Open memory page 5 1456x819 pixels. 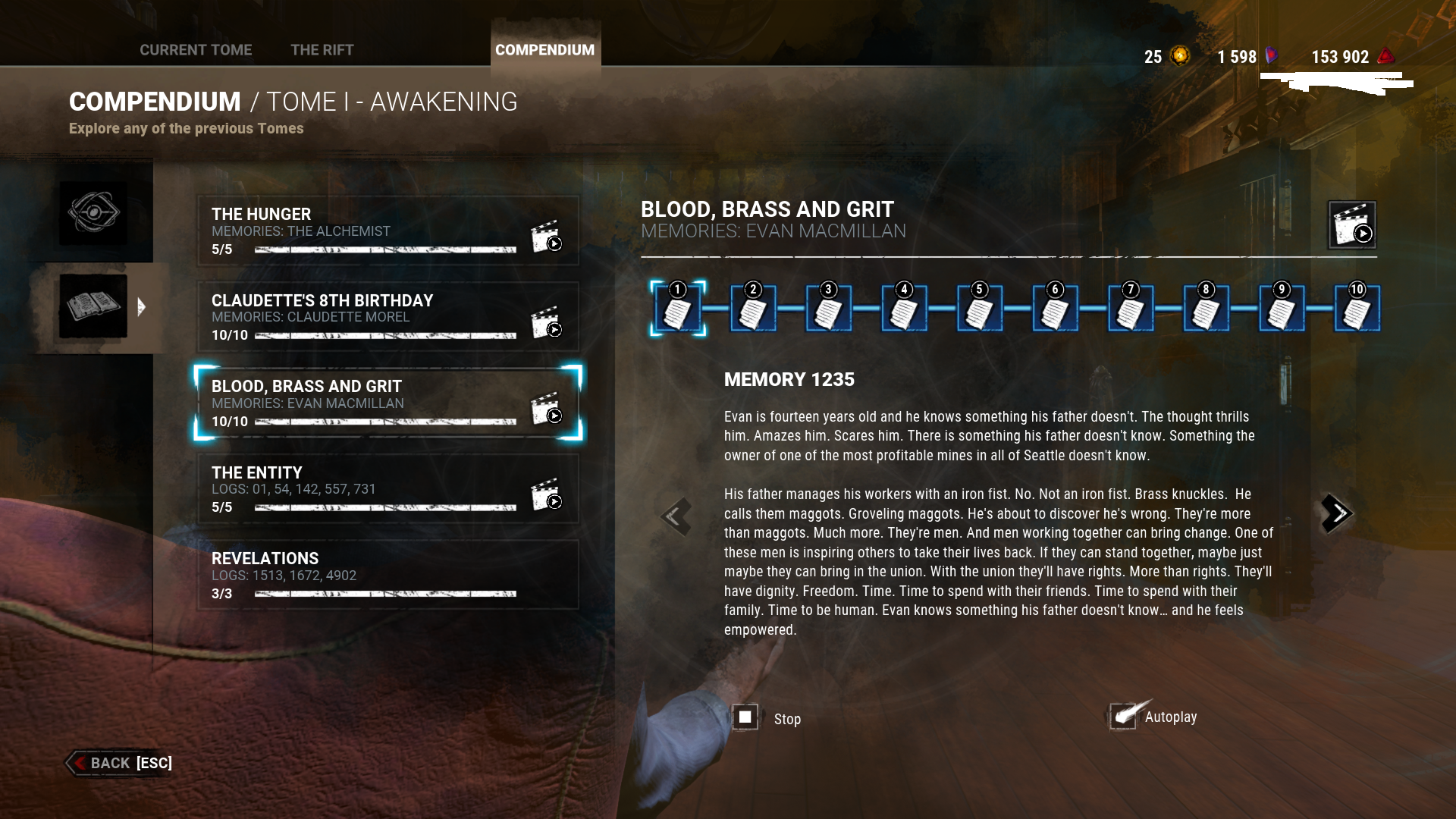pyautogui.click(x=979, y=309)
